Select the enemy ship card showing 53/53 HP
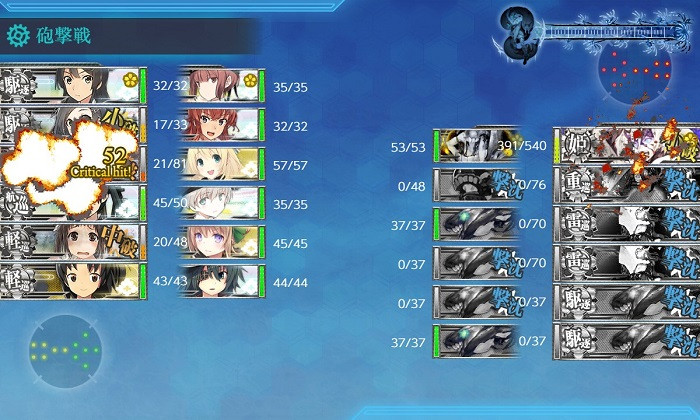The height and width of the screenshot is (420, 700). coord(475,146)
